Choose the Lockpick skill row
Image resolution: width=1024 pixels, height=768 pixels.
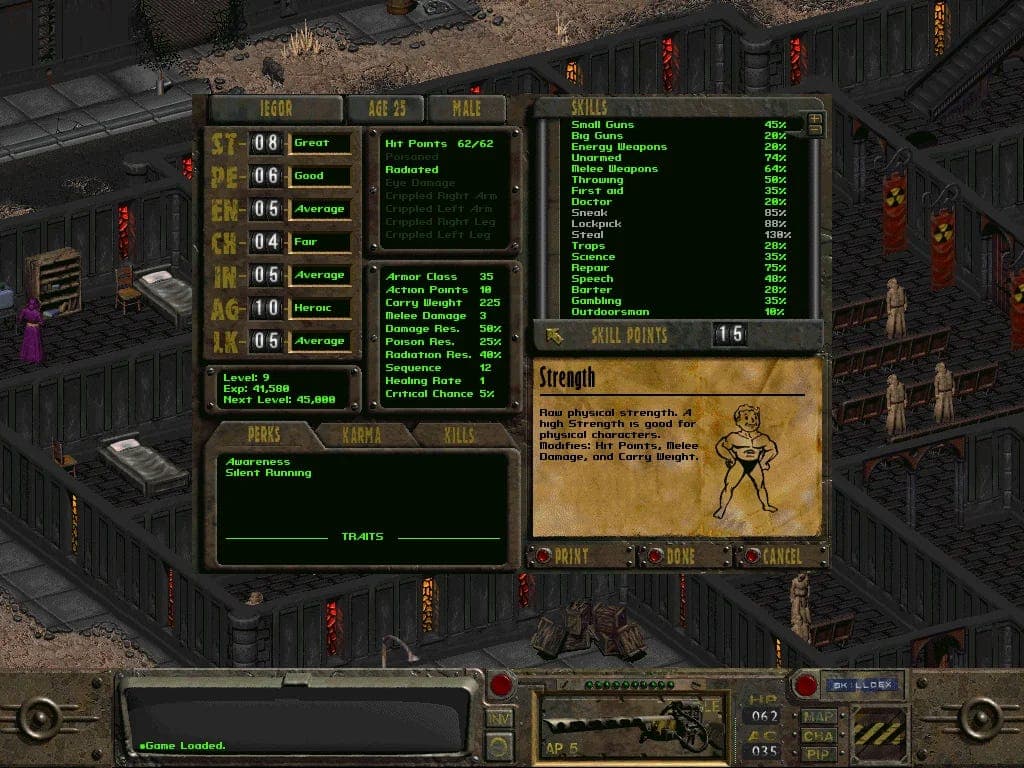[x=596, y=224]
